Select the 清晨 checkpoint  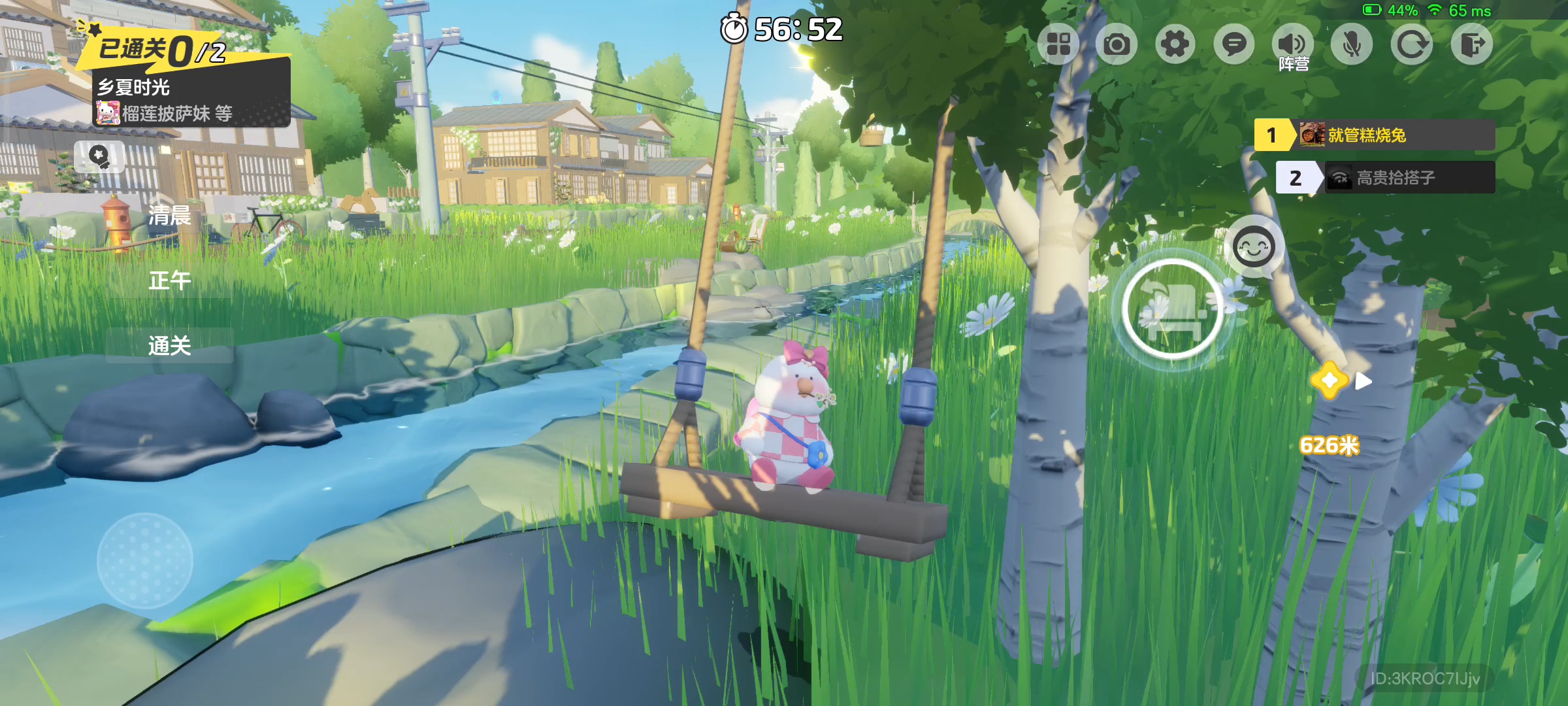[x=169, y=215]
